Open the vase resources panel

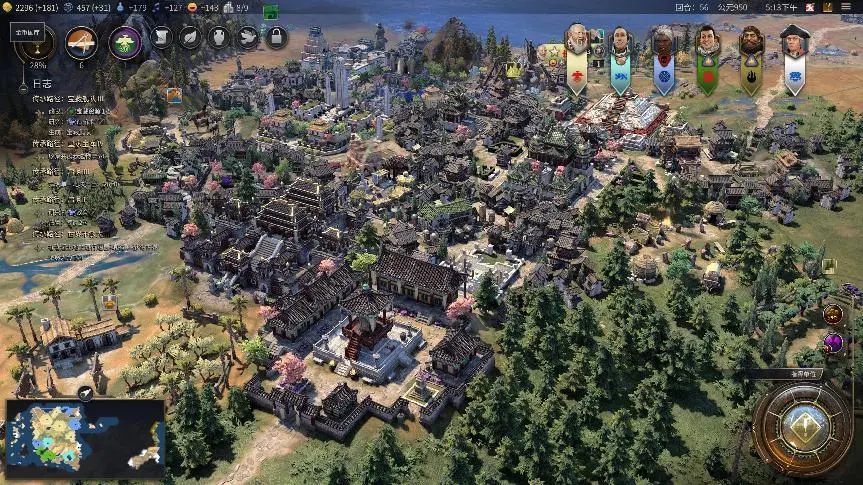[219, 38]
